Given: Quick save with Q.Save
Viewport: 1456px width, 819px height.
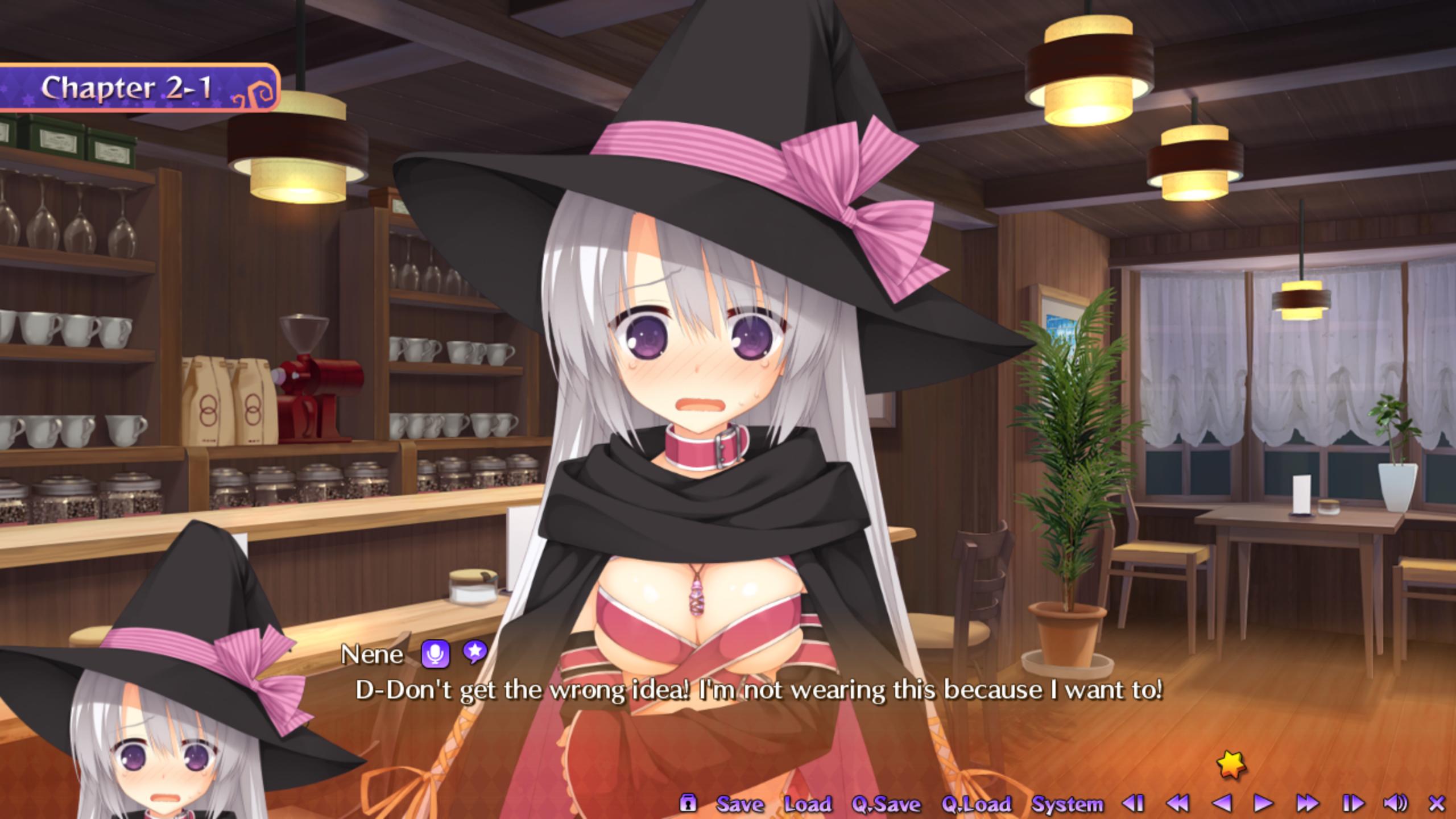Looking at the screenshot, I should [886, 804].
